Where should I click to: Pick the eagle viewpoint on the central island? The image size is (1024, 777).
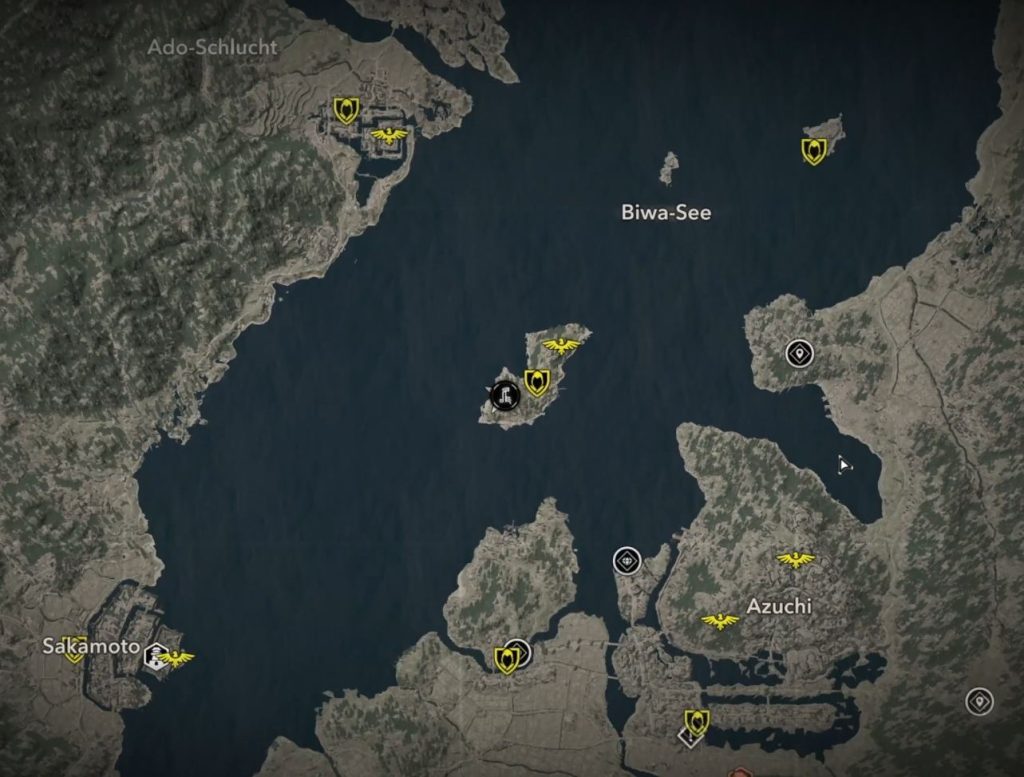click(x=562, y=346)
